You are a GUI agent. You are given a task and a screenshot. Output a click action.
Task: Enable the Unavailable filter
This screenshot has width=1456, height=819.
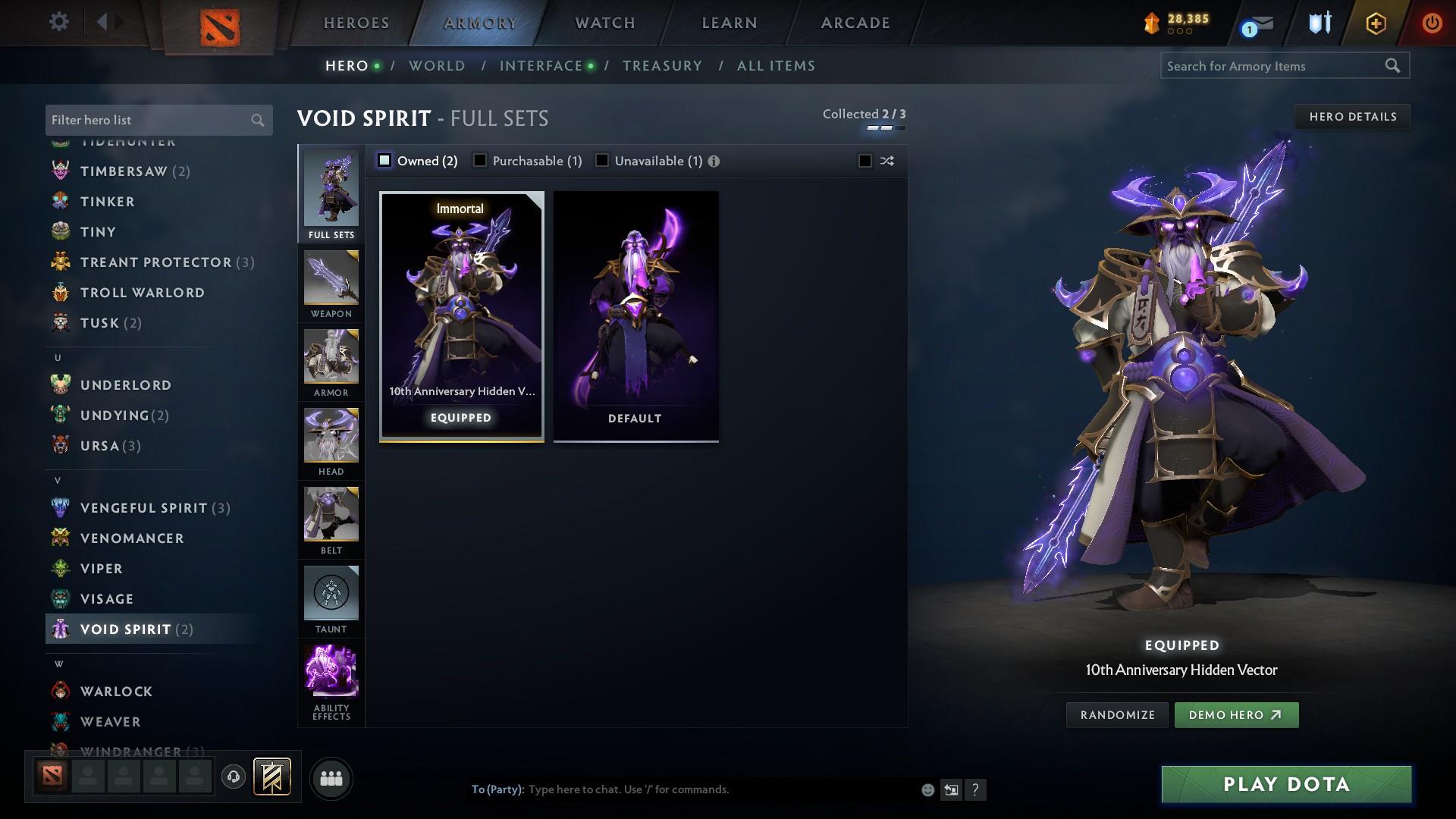pos(602,160)
